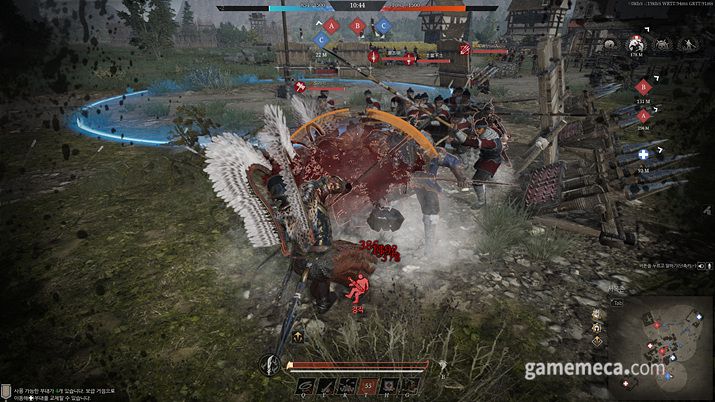
Task: Click the red B marker showing 131 M
Action: coord(643,86)
